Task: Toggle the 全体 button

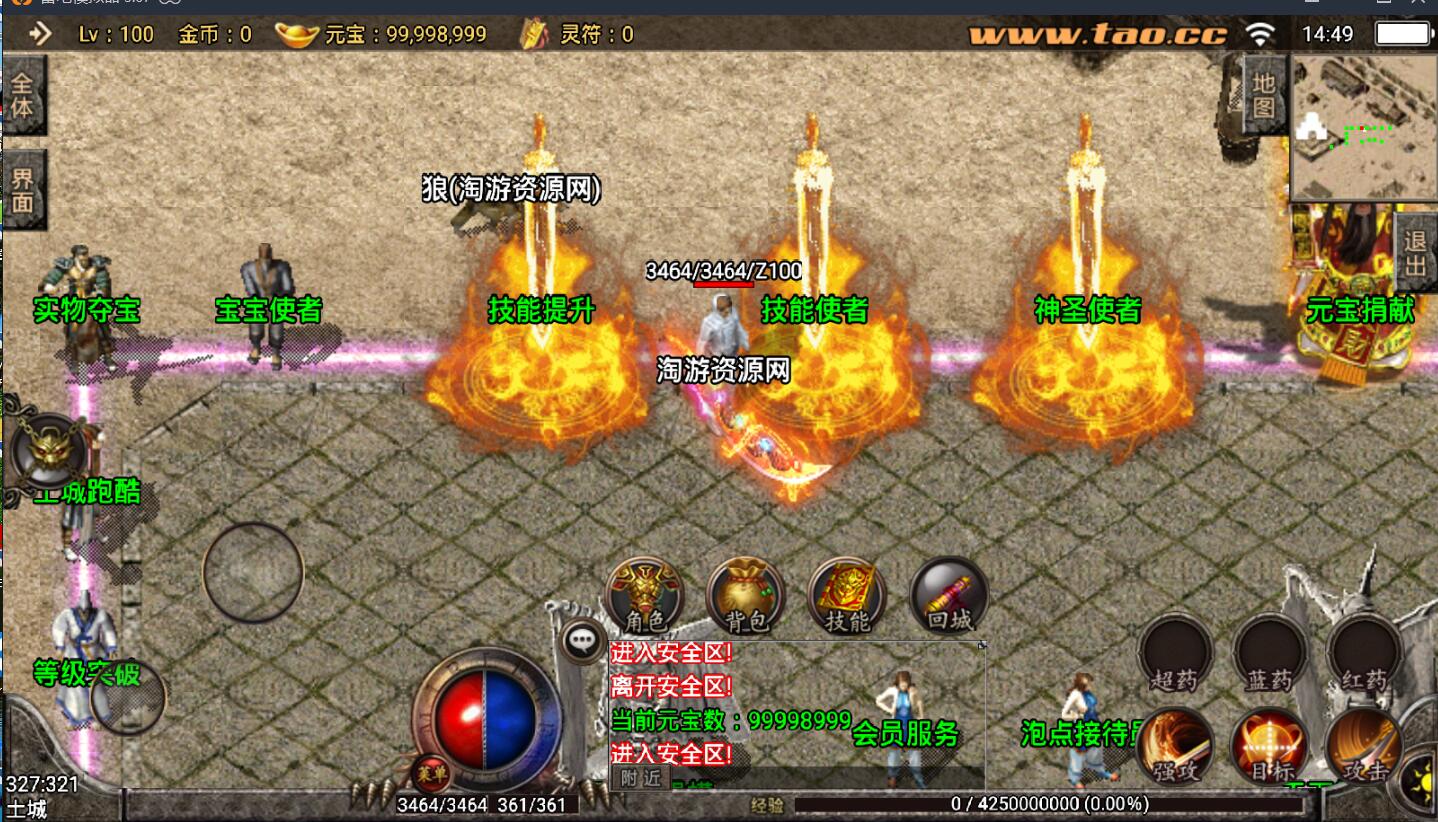Action: pos(22,94)
